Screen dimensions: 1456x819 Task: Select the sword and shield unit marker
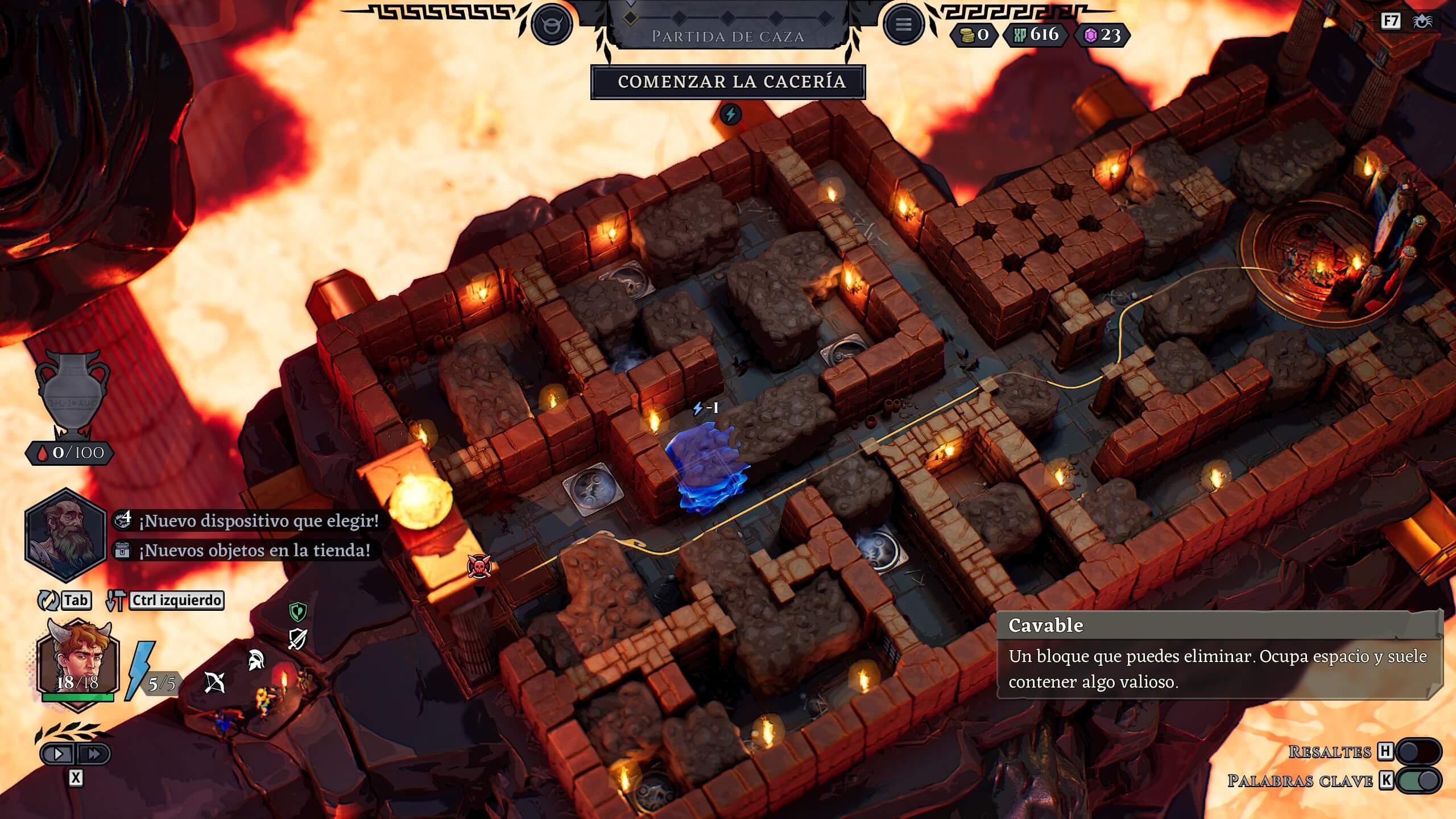(x=297, y=639)
